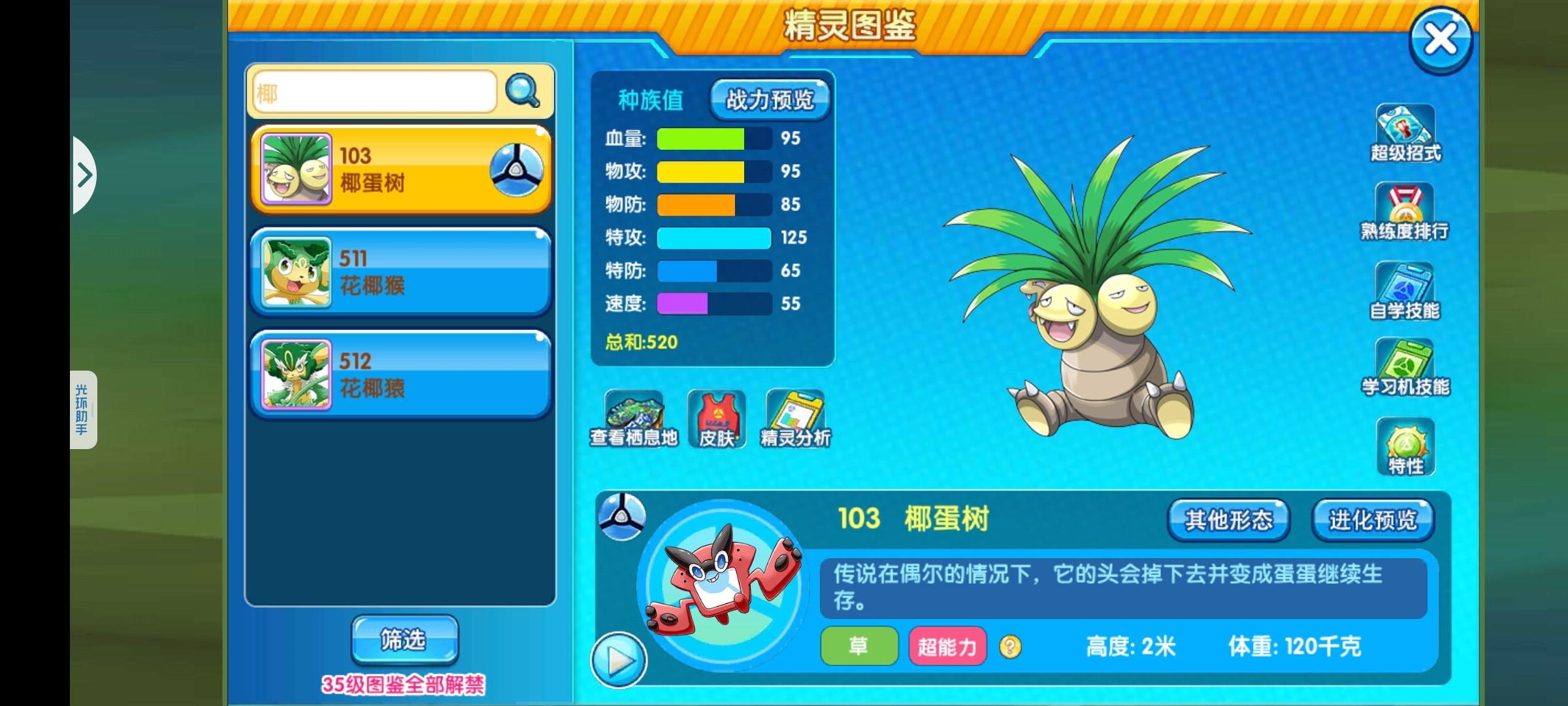
Task: Tap the round blue play arrow button
Action: click(618, 660)
